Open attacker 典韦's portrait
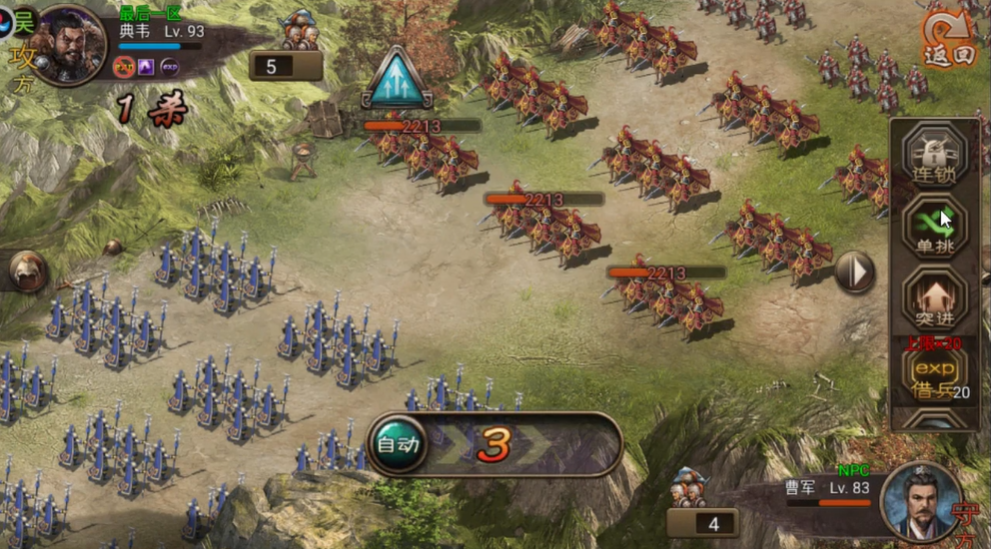This screenshot has height=549, width=991. tap(68, 45)
